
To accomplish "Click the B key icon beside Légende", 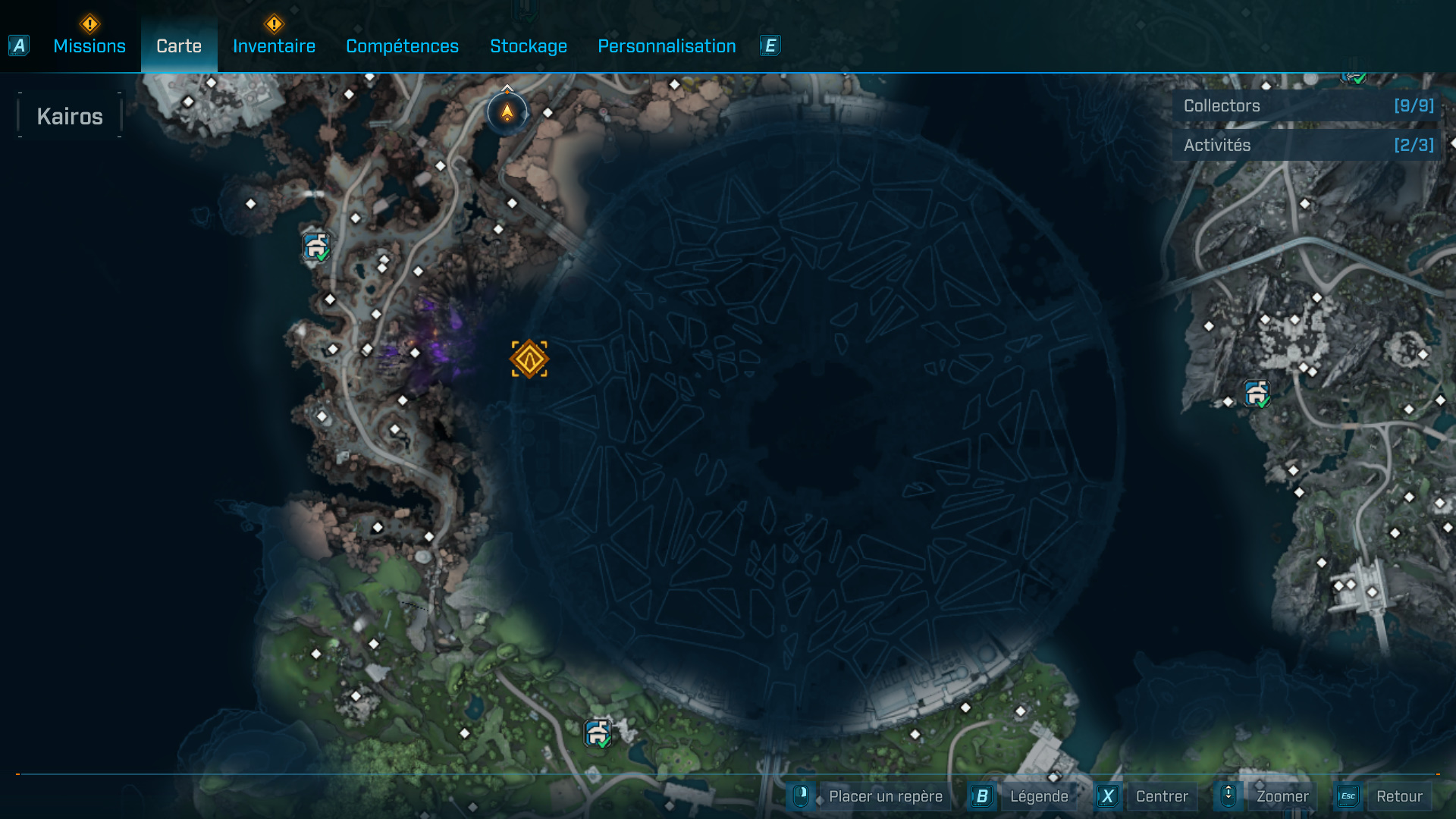I will point(982,796).
